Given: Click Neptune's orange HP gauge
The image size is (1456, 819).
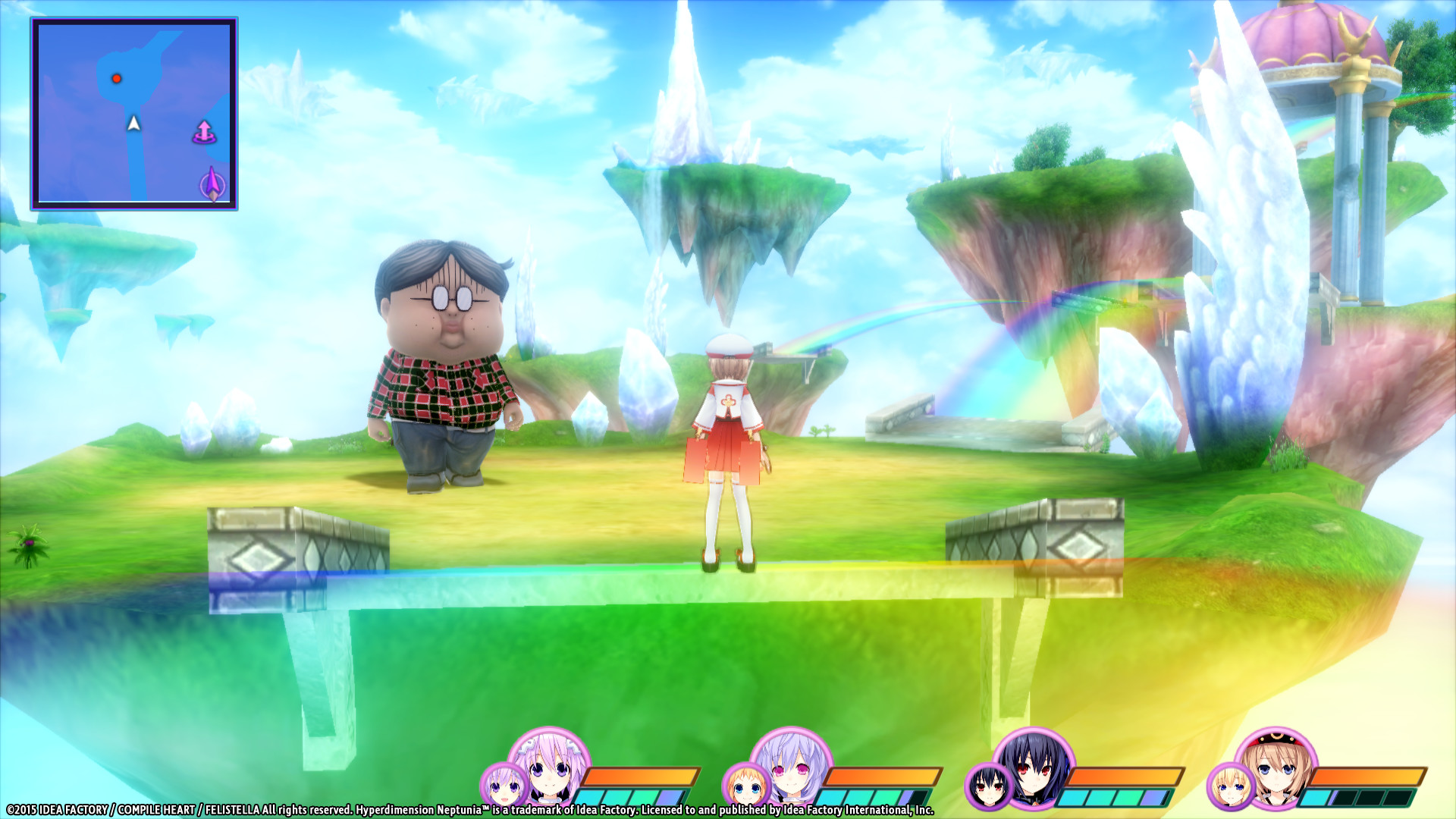Looking at the screenshot, I should (641, 775).
